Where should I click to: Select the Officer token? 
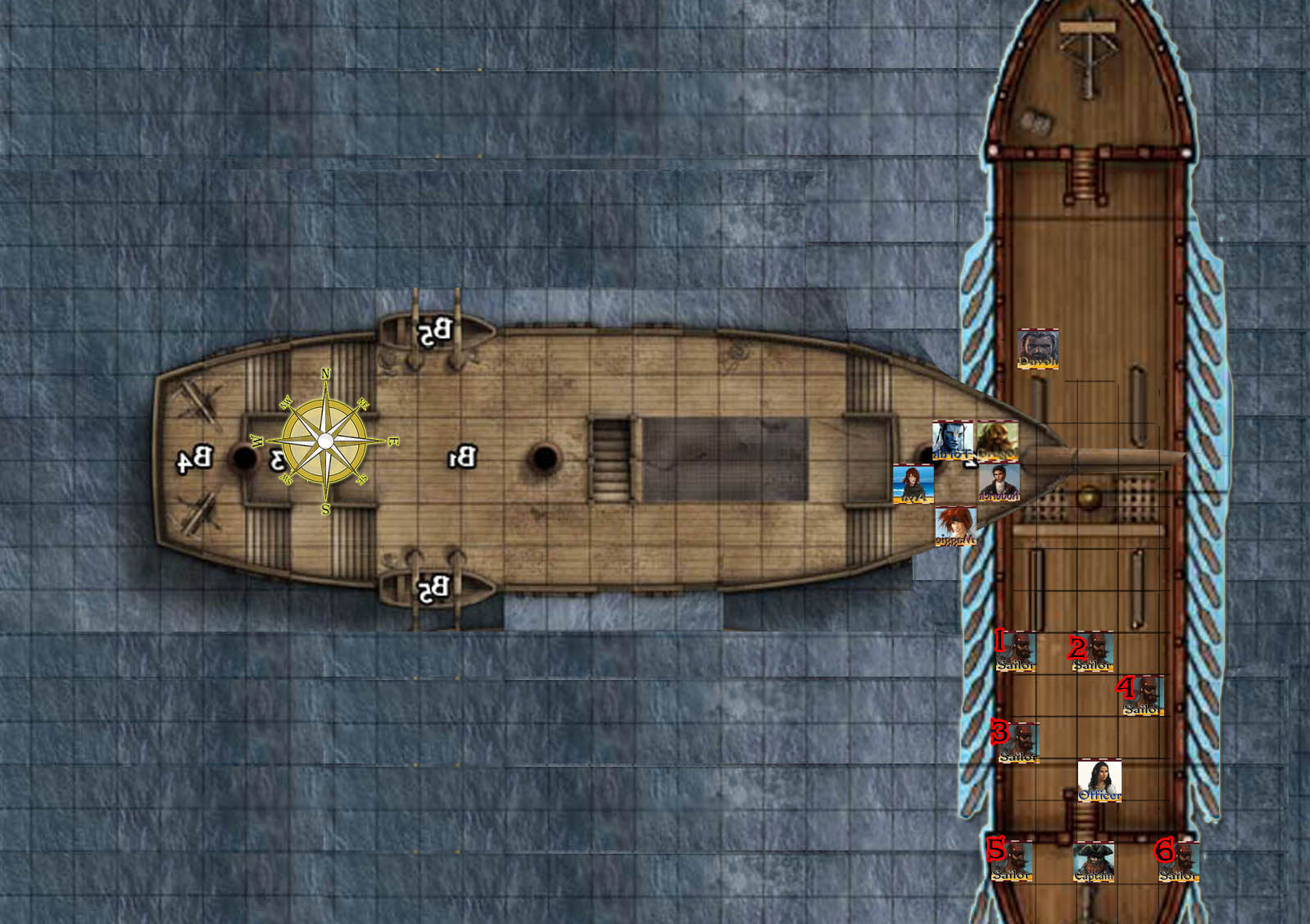click(1099, 781)
